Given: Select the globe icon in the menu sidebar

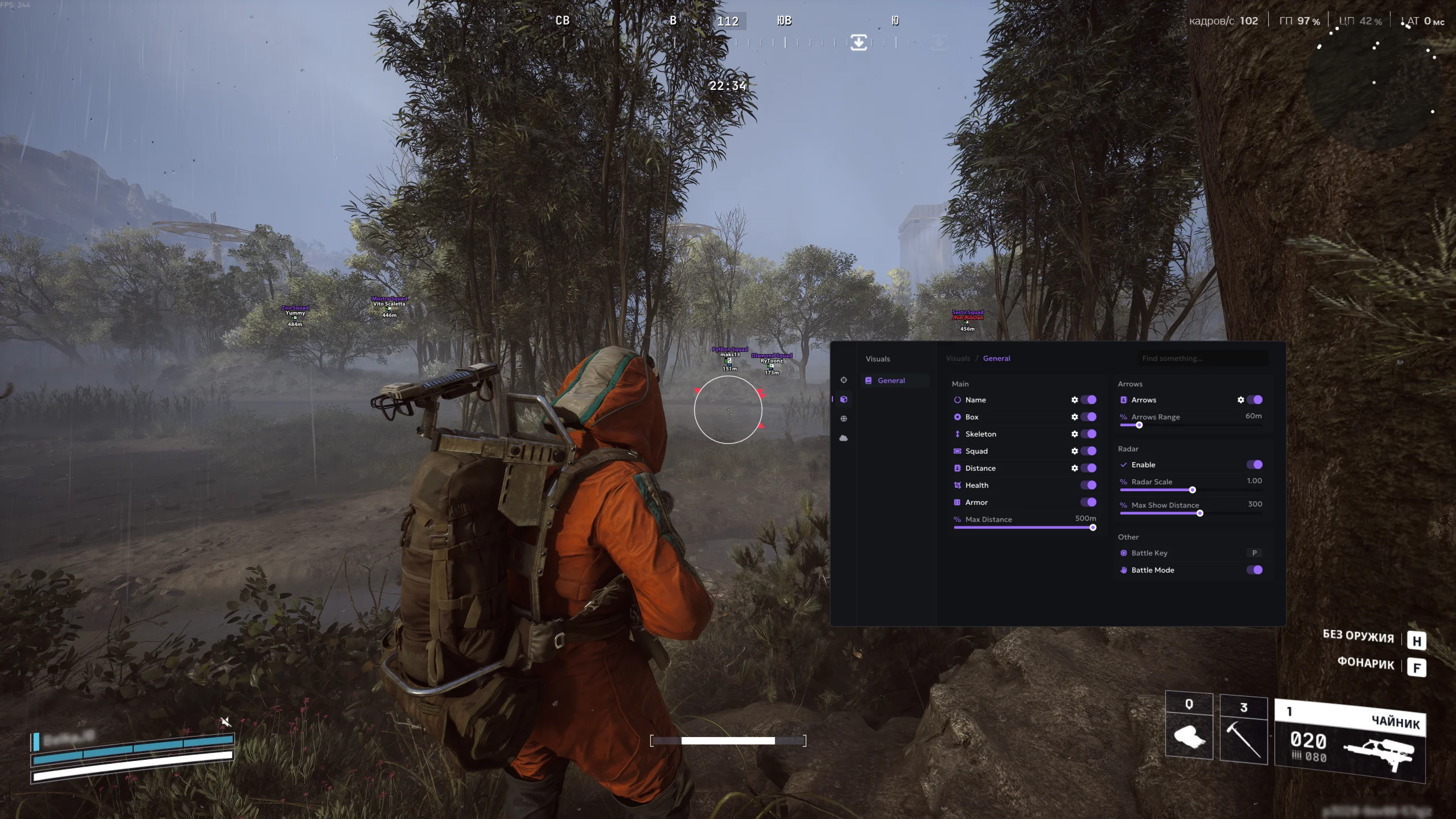Looking at the screenshot, I should [844, 418].
